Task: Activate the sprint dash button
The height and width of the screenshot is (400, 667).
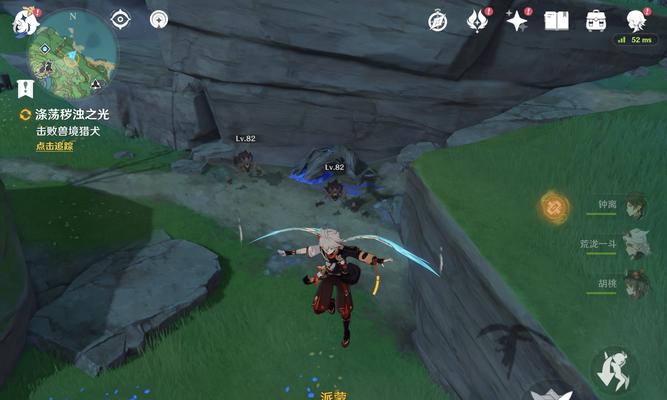Action: [612, 371]
